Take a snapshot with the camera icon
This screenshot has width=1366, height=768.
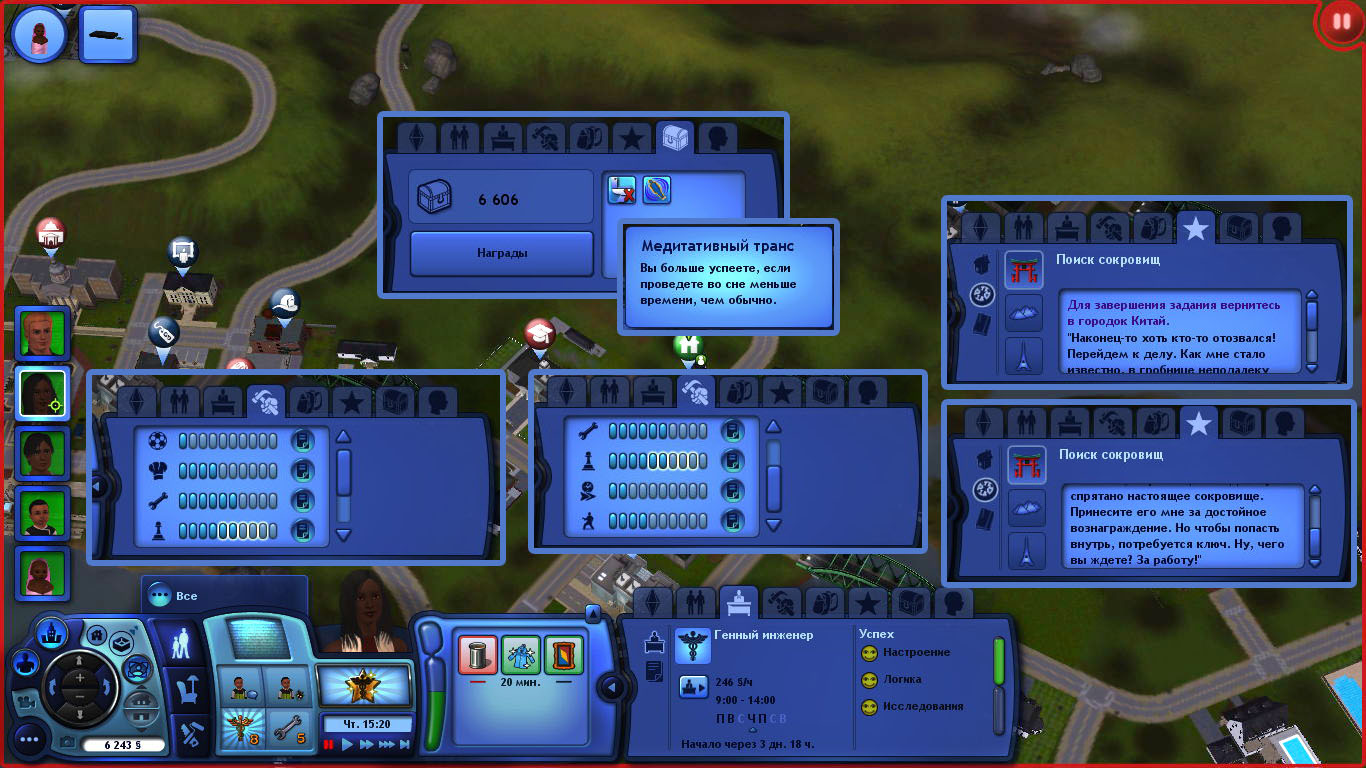[x=67, y=743]
